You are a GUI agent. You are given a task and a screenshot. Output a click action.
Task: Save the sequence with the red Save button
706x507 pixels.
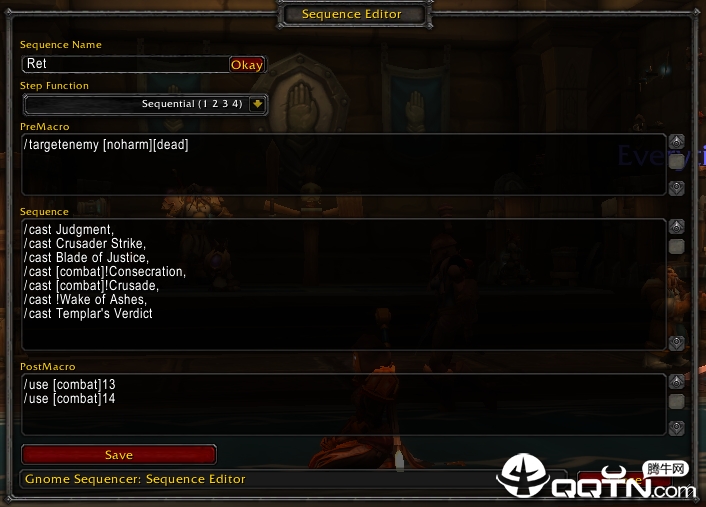(x=118, y=455)
